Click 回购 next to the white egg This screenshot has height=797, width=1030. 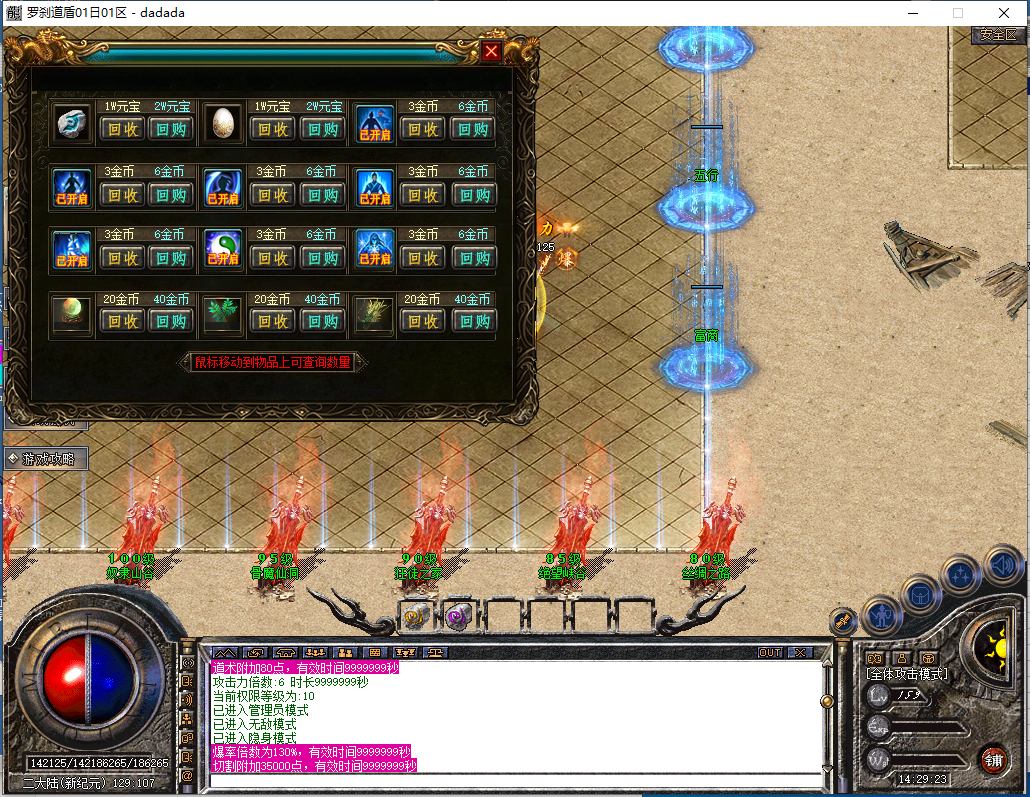click(323, 129)
